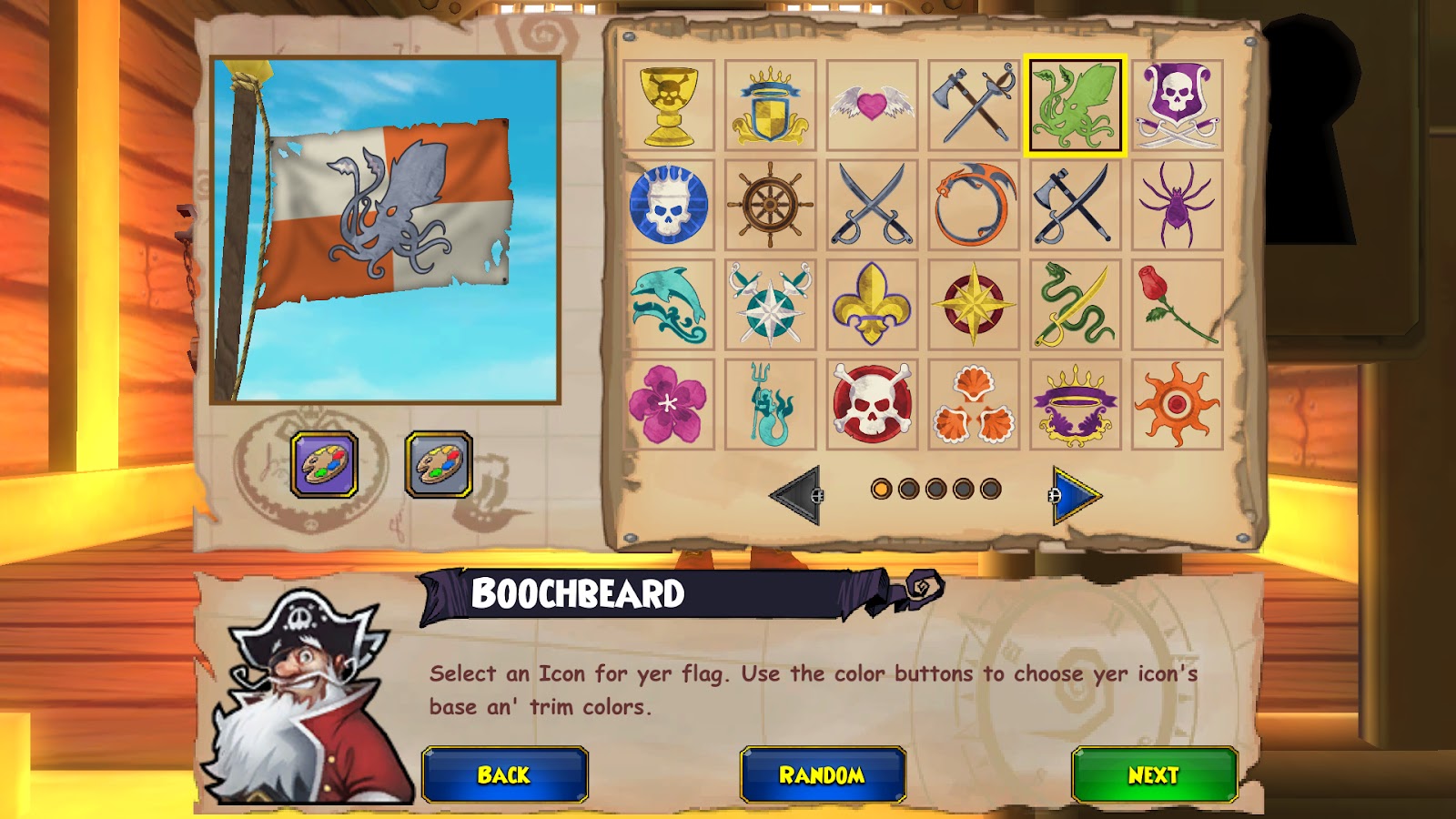
Task: Select the ouroboros dragon icon
Action: click(974, 207)
